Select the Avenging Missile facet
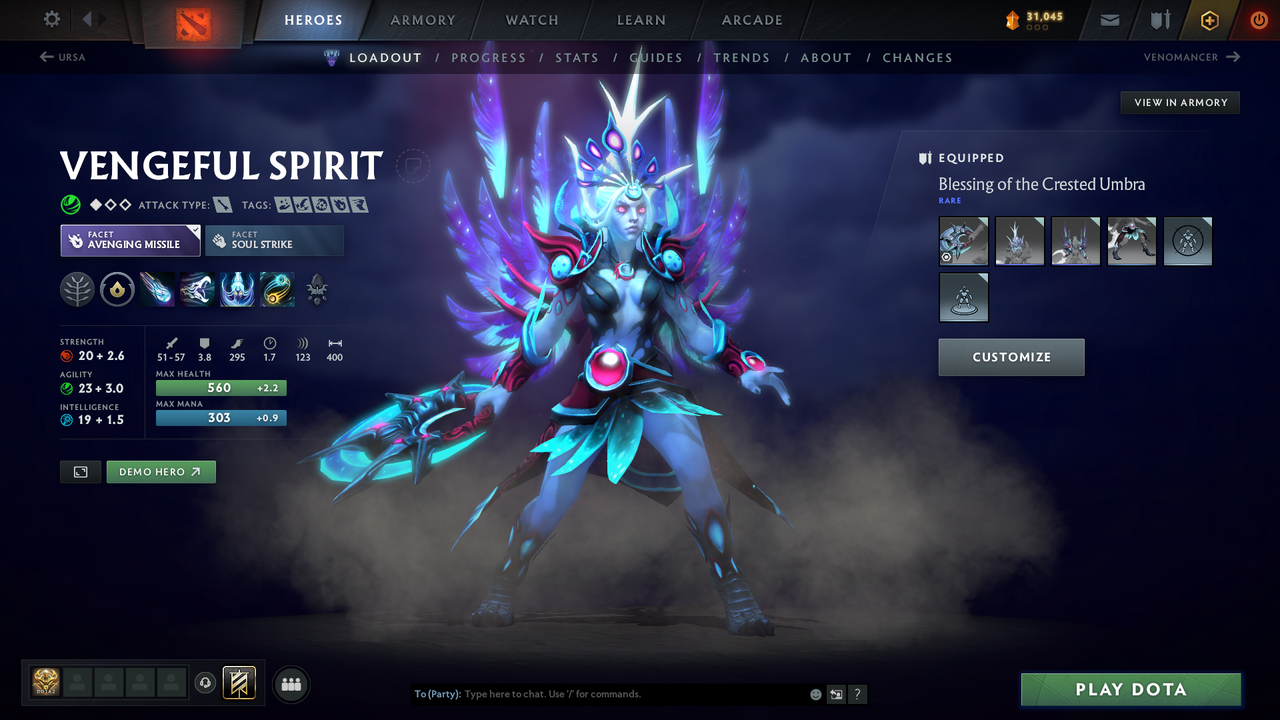Viewport: 1280px width, 720px height. 130,240
